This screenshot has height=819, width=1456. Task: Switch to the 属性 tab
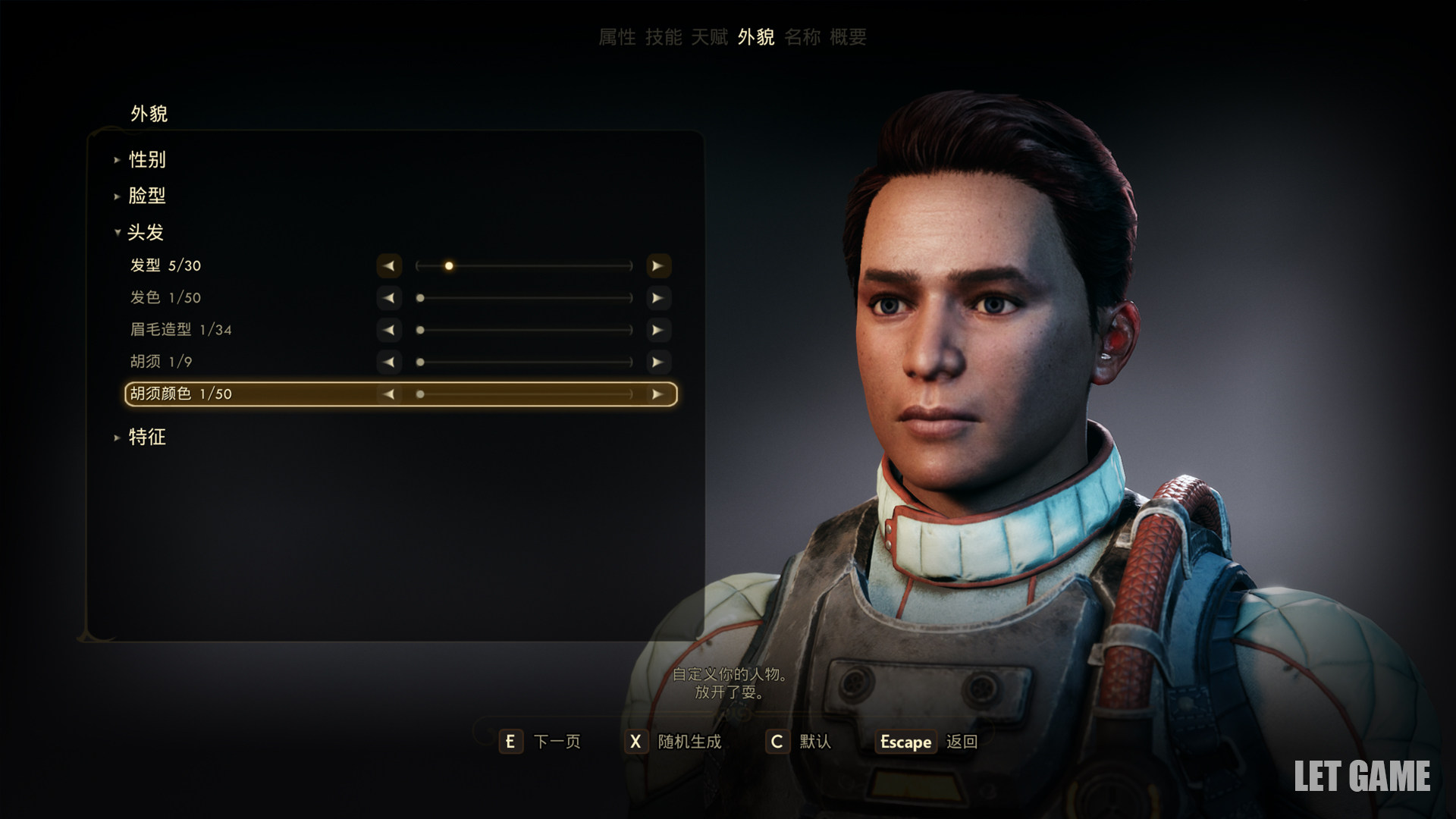click(x=617, y=37)
